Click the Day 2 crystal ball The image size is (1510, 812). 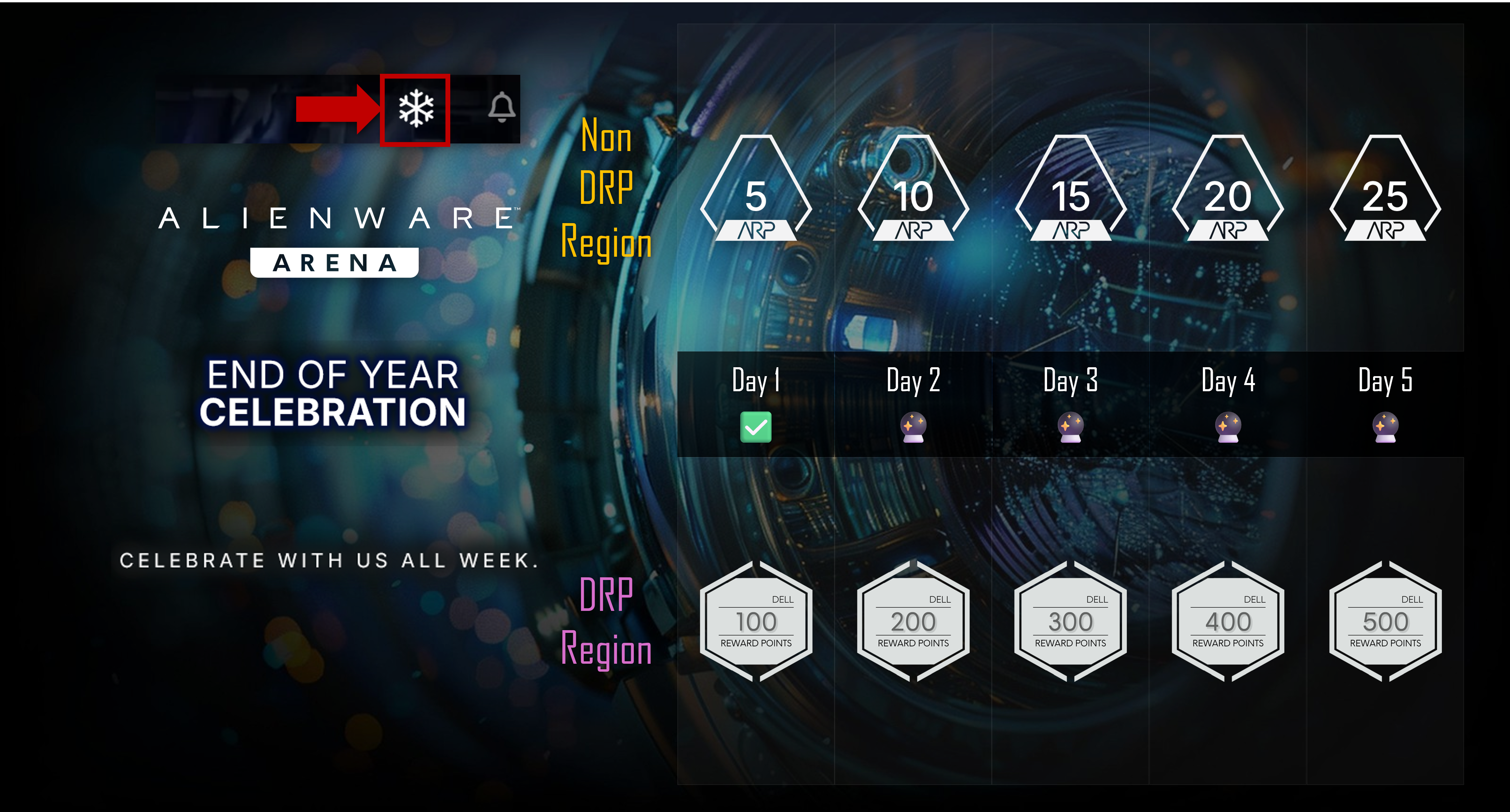pyautogui.click(x=913, y=427)
